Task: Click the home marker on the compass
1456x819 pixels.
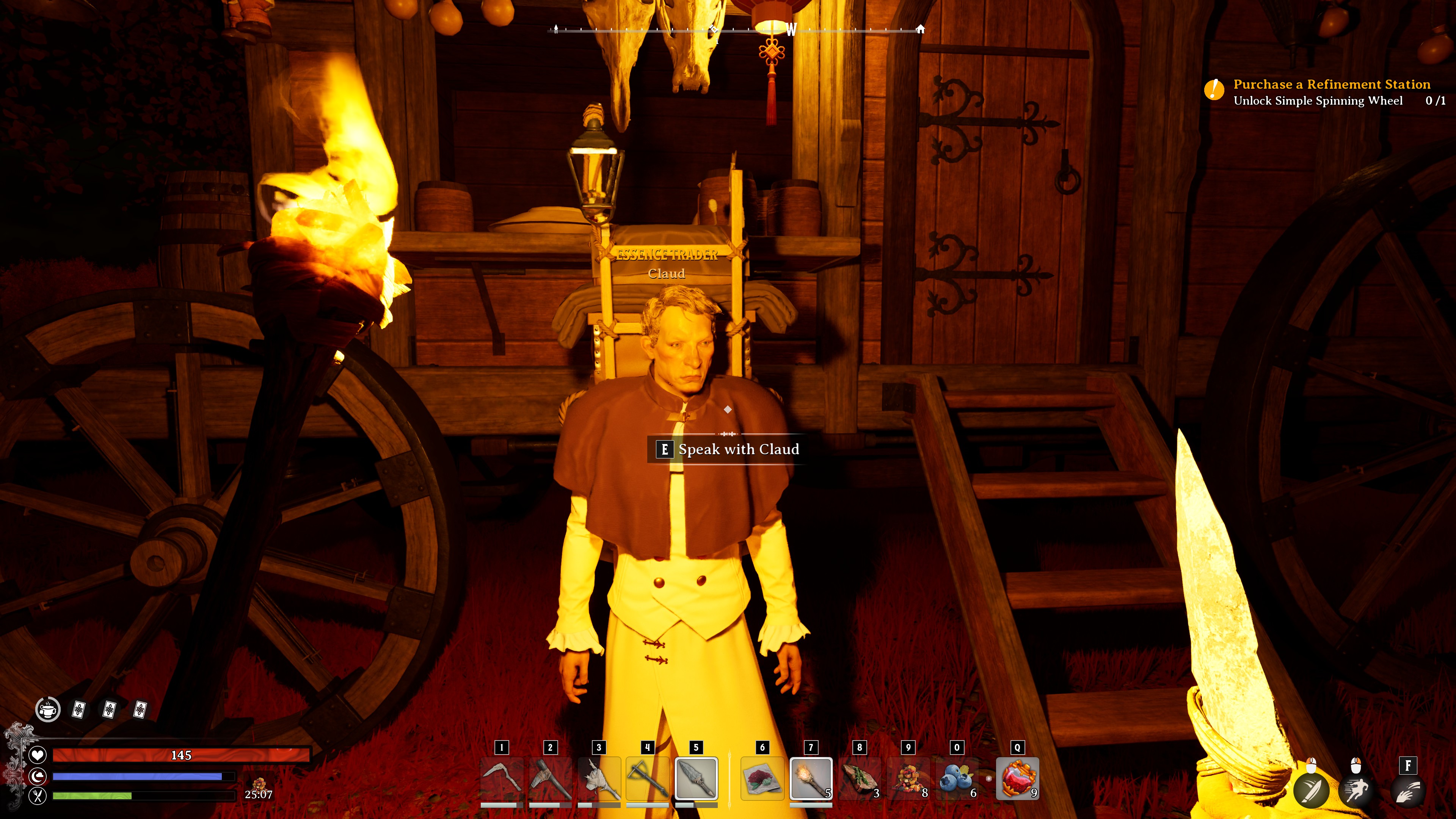Action: pyautogui.click(x=920, y=29)
